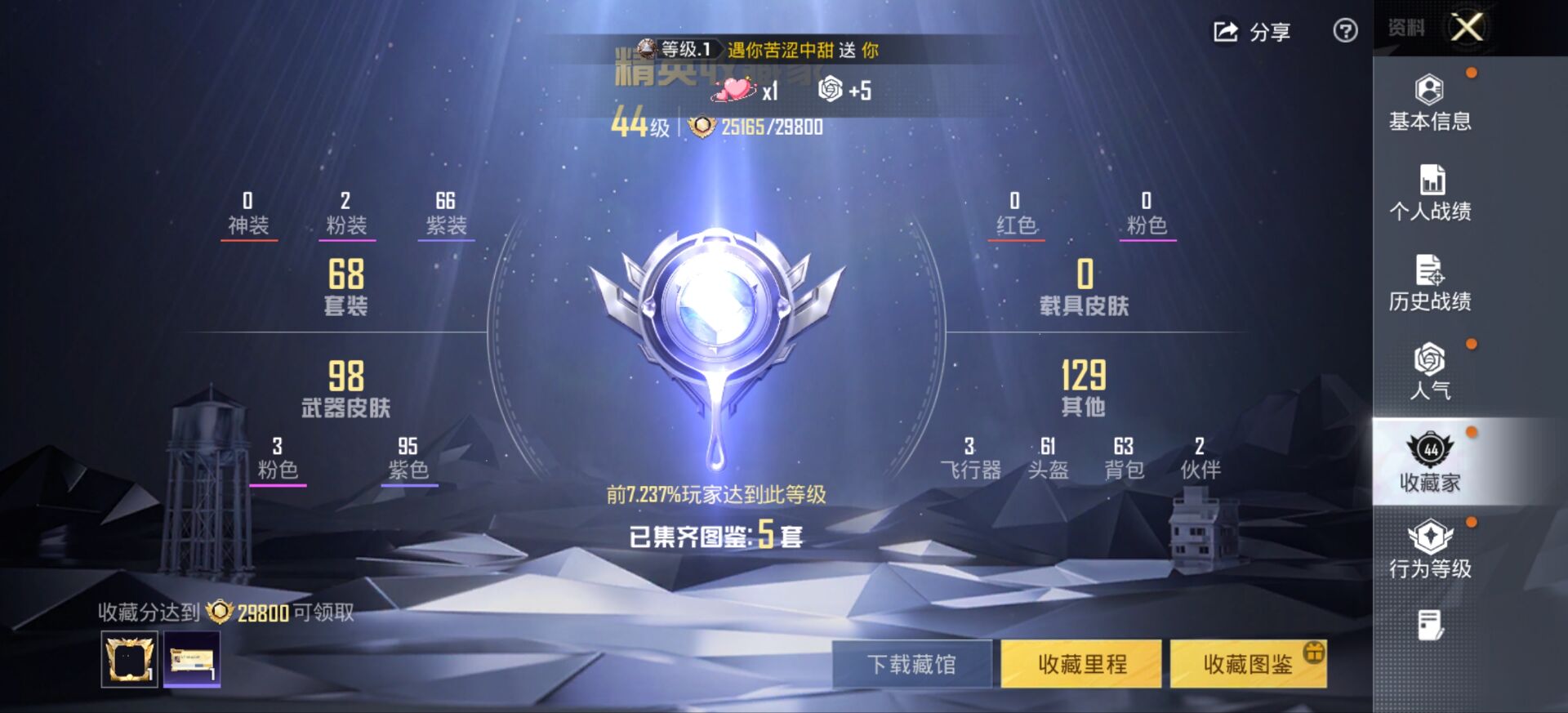Click the 历史战绩 history records icon
Viewport: 1568px width, 713px height.
[x=1428, y=268]
